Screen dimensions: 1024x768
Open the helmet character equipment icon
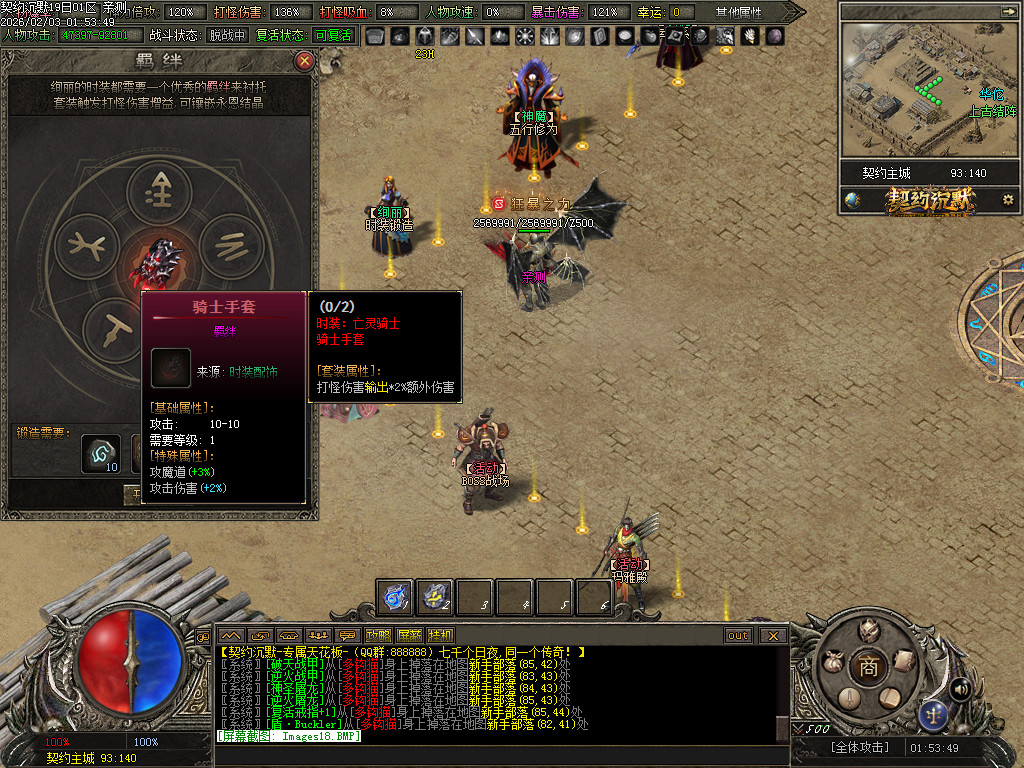(869, 631)
